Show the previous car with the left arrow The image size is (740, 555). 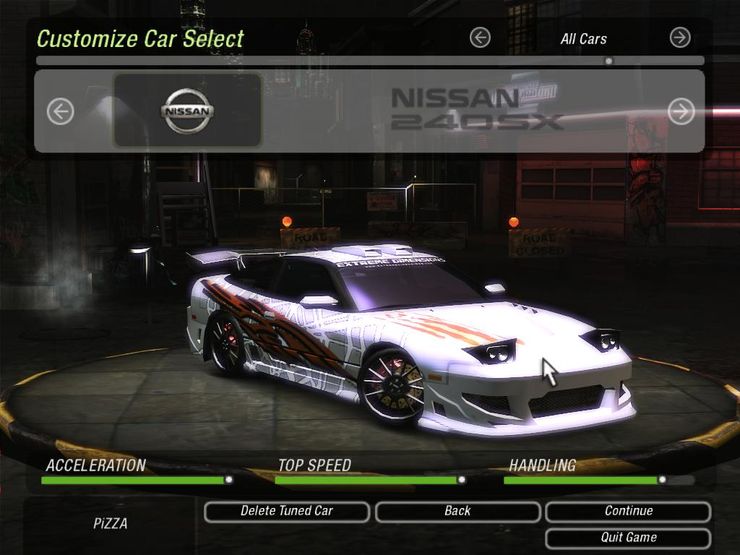pos(61,111)
